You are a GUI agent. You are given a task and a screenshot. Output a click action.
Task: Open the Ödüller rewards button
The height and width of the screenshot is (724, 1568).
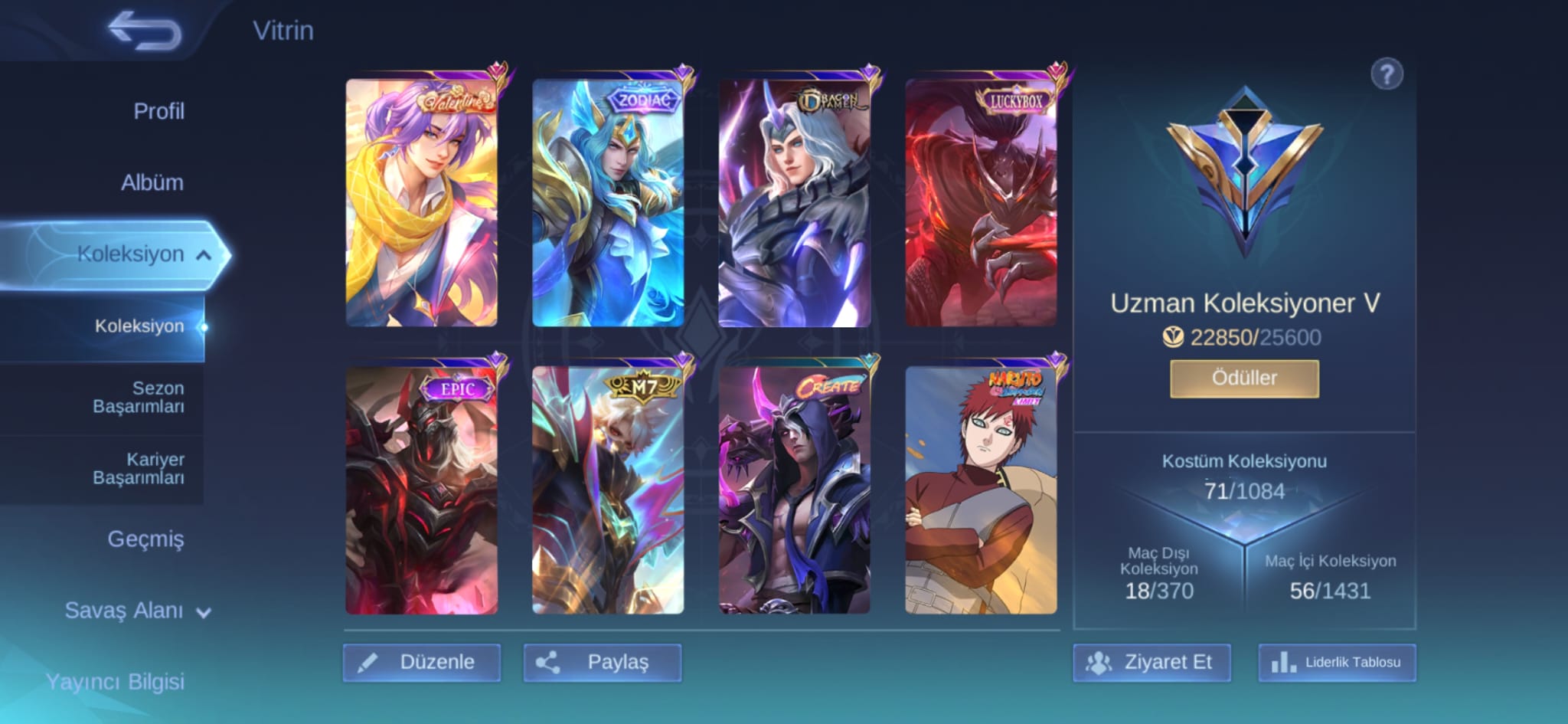[x=1244, y=378]
